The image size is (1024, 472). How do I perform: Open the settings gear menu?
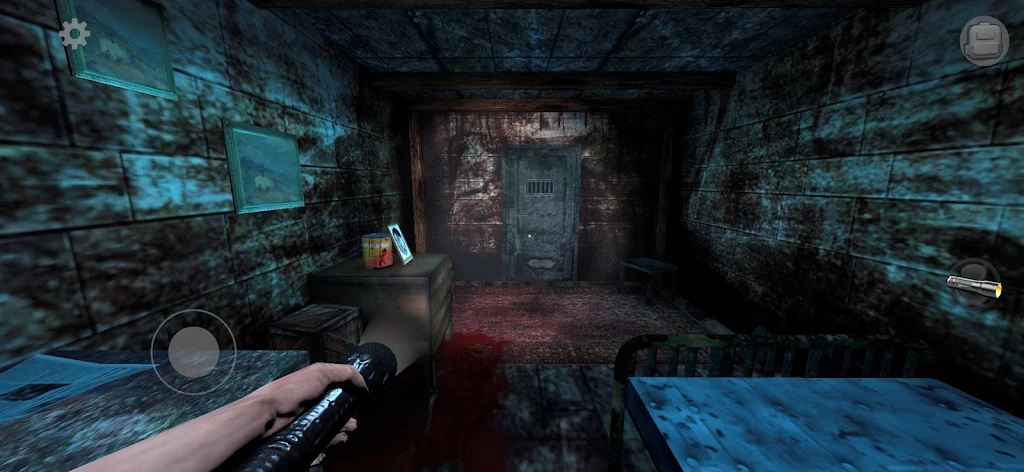point(74,35)
